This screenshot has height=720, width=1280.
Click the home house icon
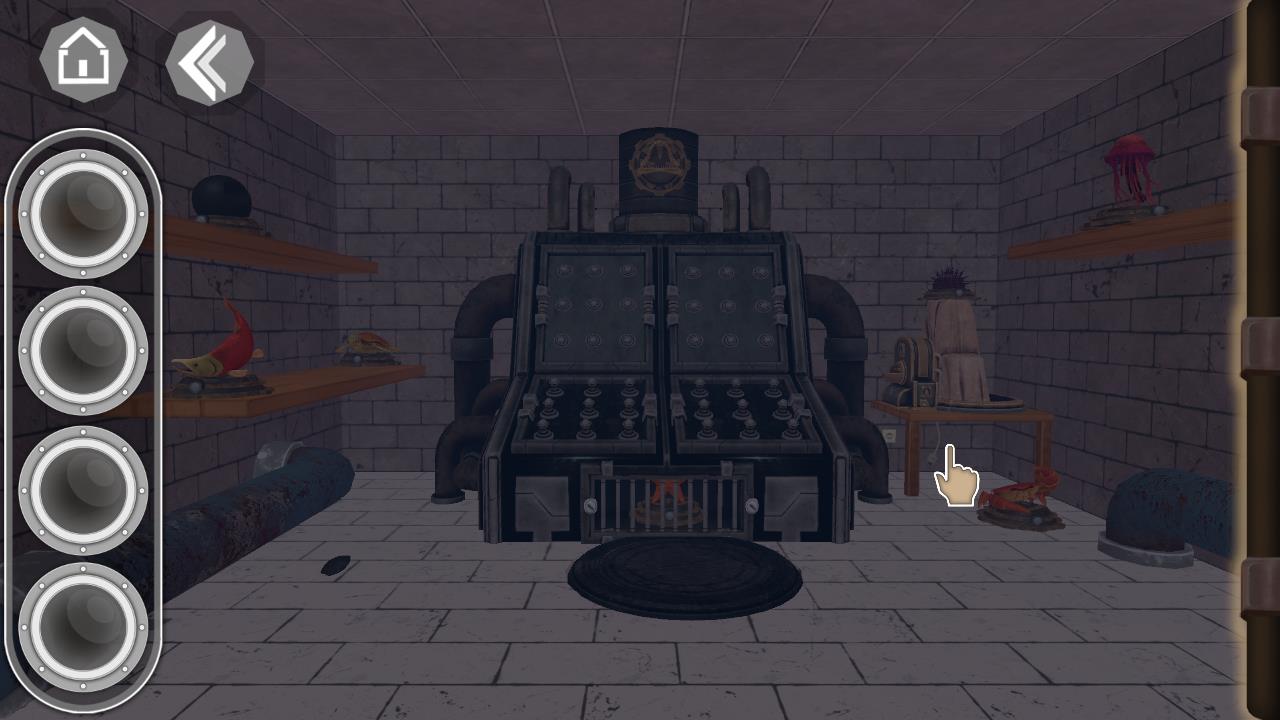[85, 60]
